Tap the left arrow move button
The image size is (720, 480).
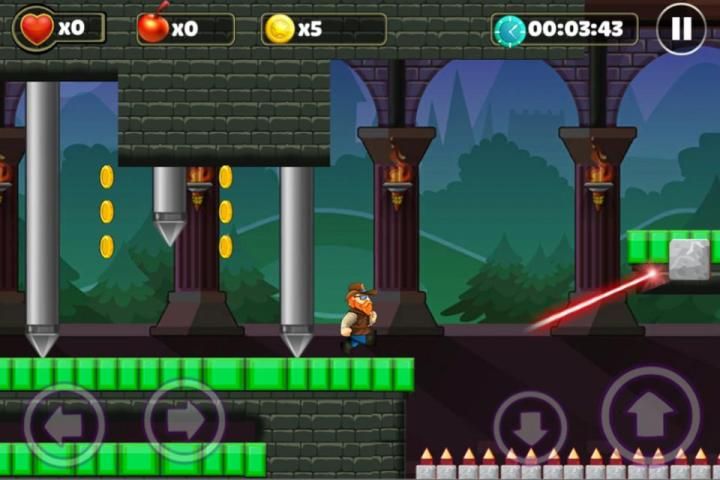pos(64,424)
